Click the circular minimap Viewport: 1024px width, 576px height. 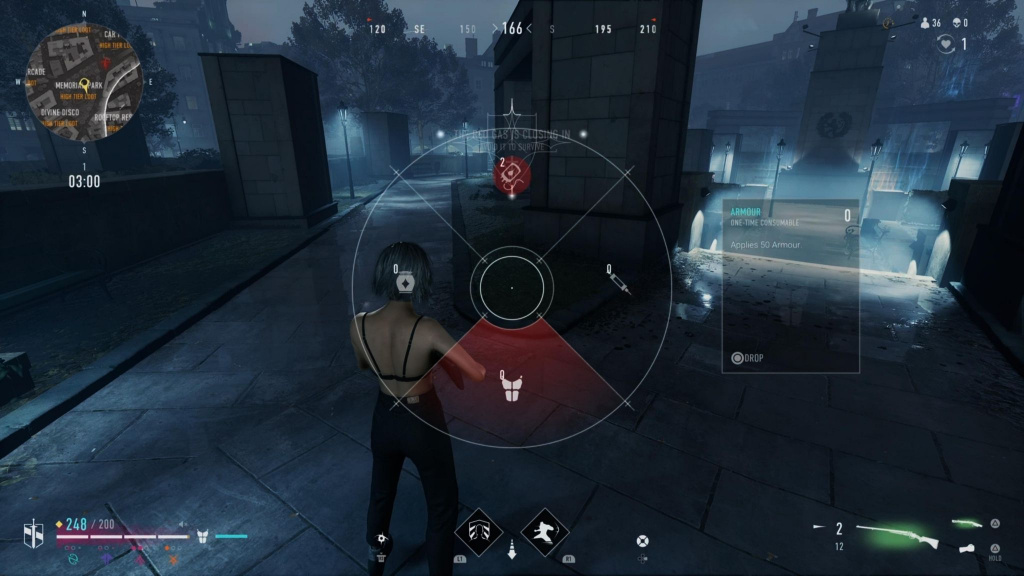point(84,84)
